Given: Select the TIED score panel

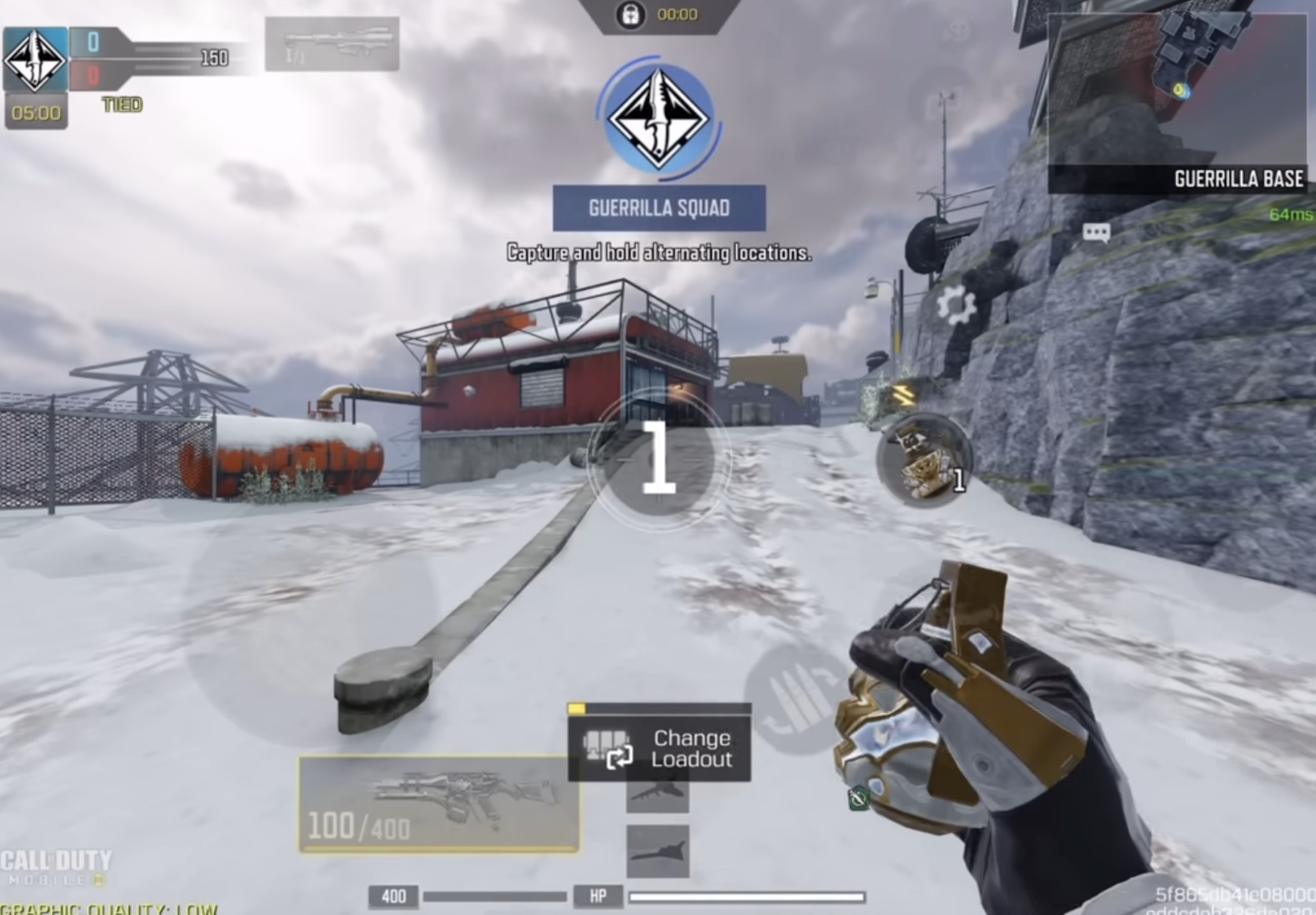Looking at the screenshot, I should point(121,103).
